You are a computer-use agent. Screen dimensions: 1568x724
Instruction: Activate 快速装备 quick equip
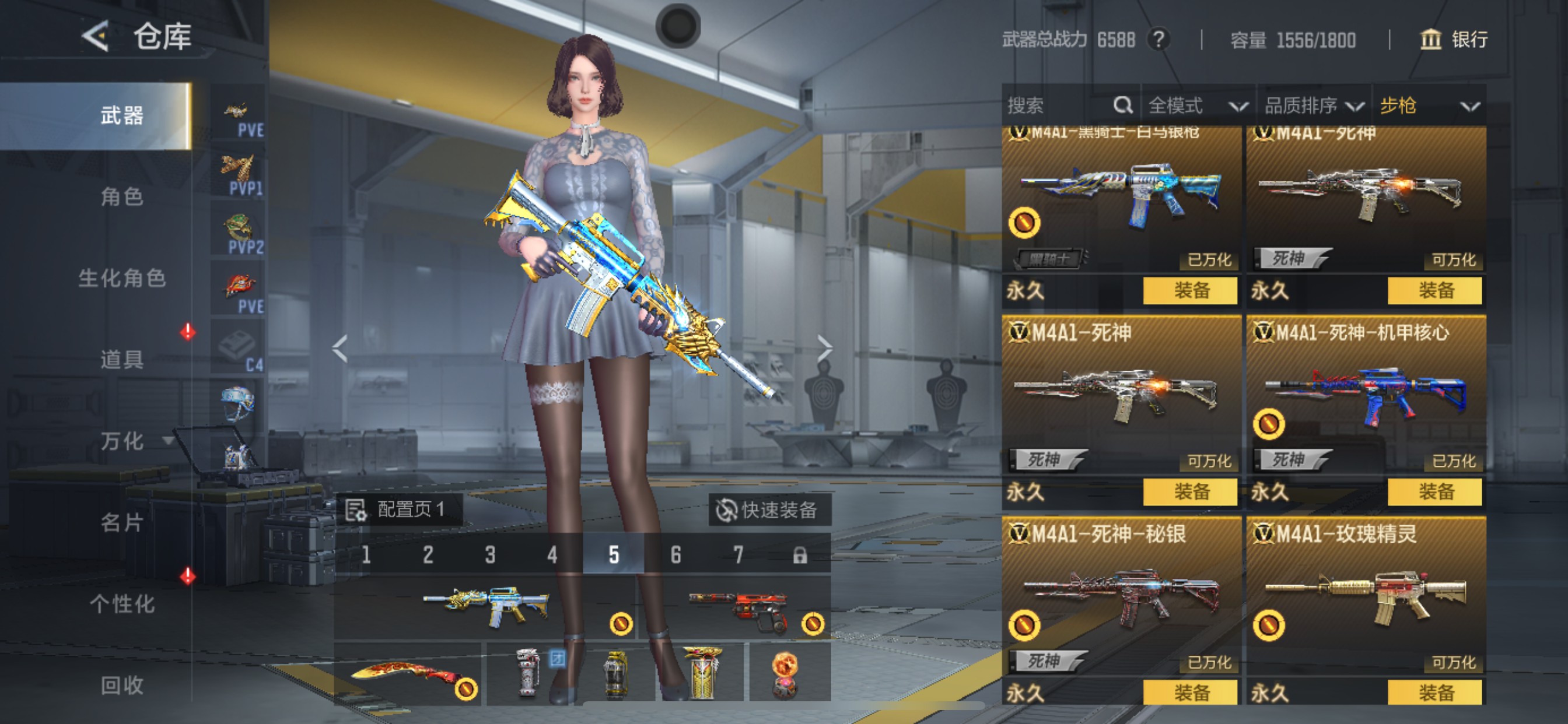pyautogui.click(x=768, y=510)
